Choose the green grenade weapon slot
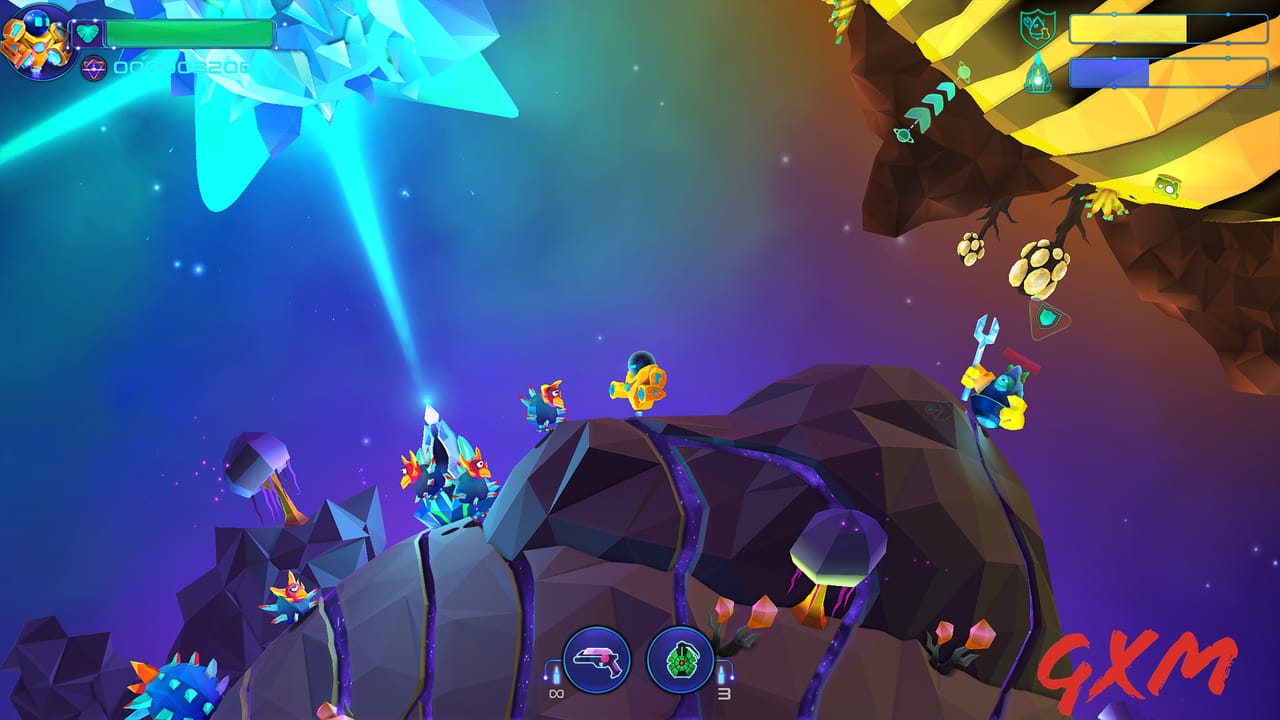 pos(680,660)
